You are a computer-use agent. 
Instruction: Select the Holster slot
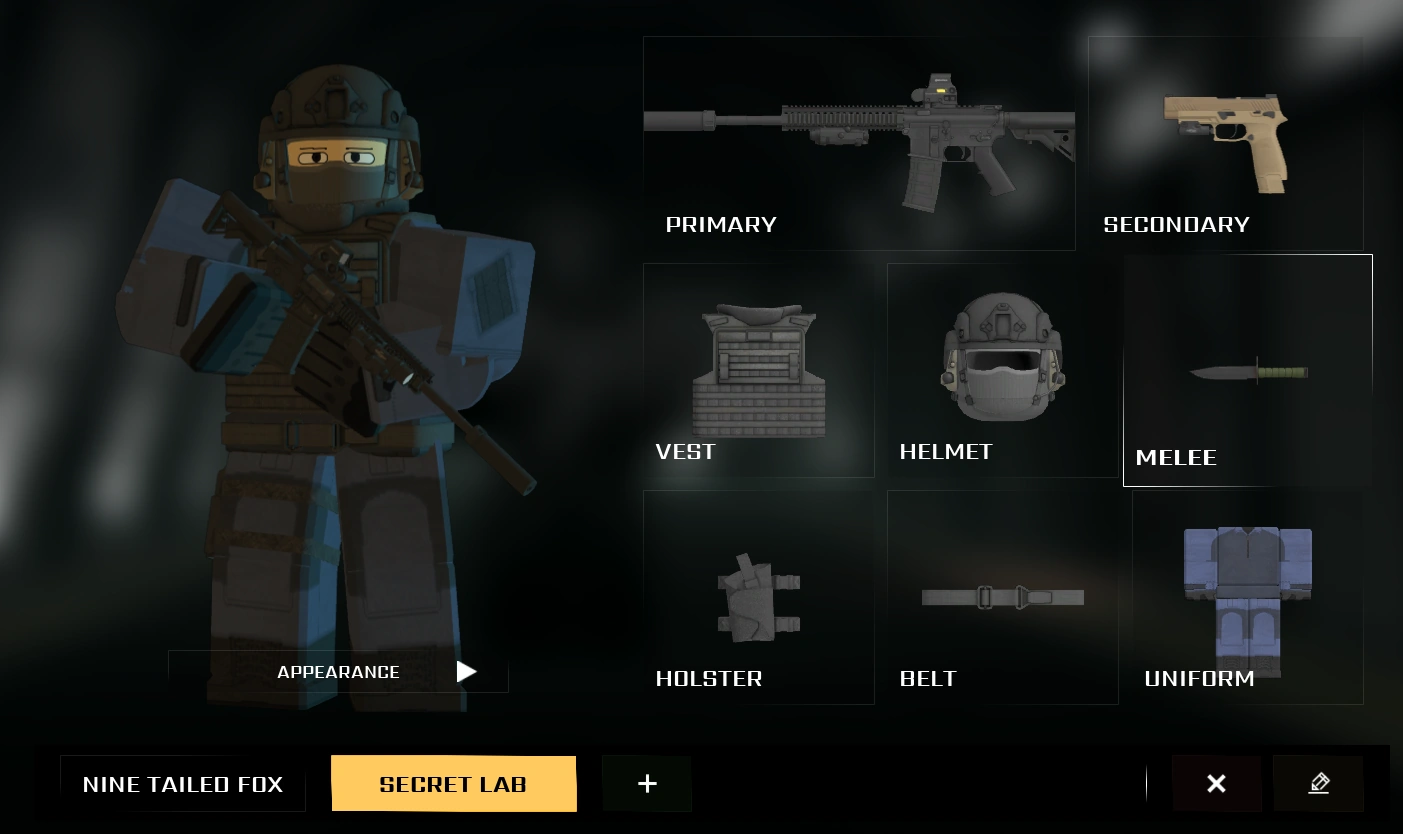point(758,597)
